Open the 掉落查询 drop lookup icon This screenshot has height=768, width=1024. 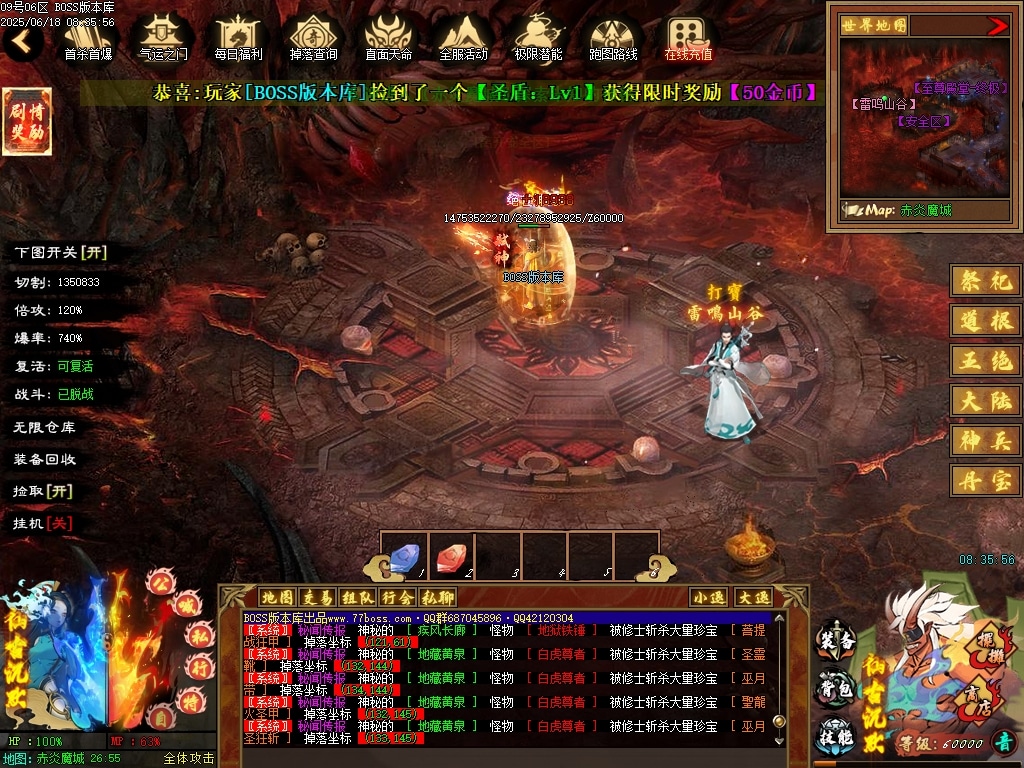point(313,38)
